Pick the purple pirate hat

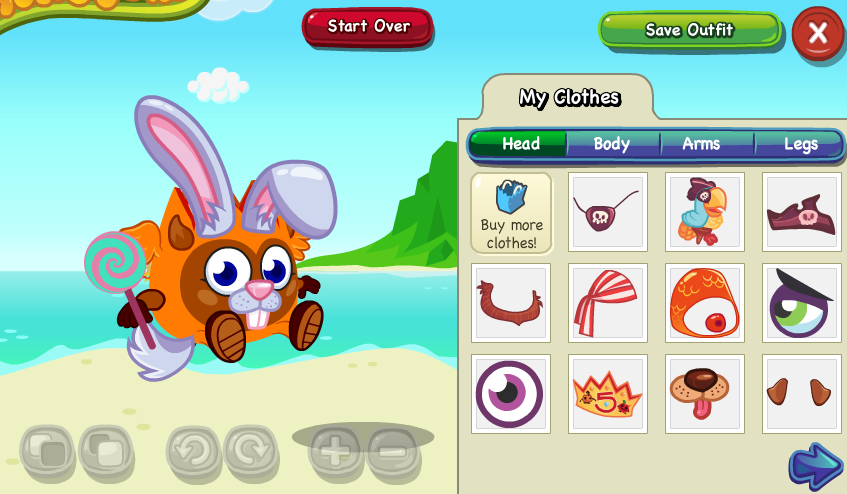tap(801, 212)
